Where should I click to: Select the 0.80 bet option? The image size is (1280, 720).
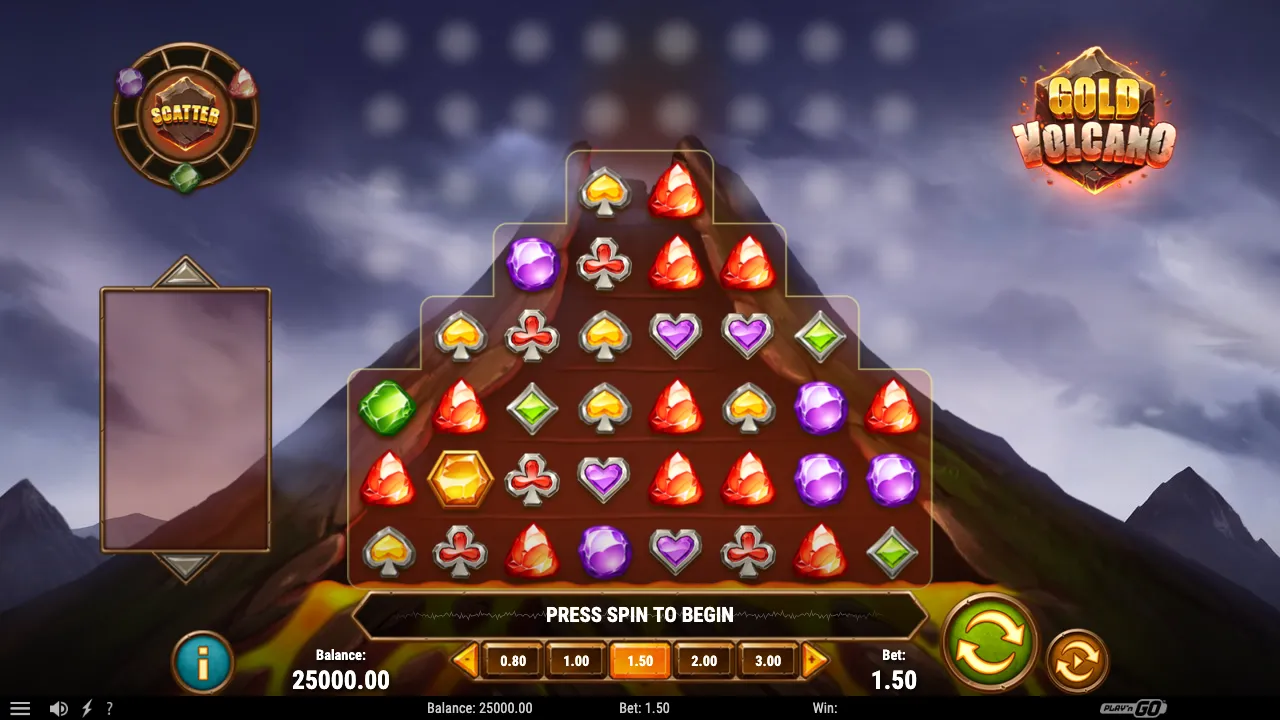[512, 660]
